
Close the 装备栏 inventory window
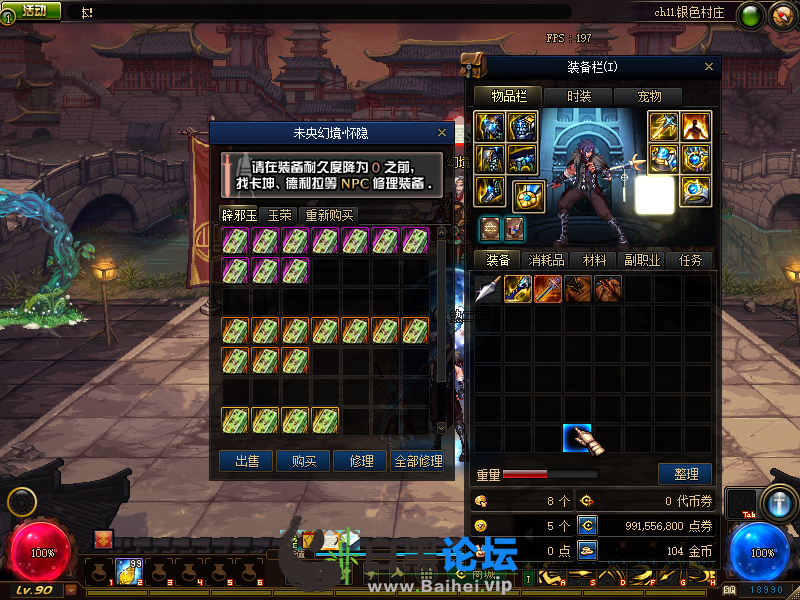click(709, 67)
